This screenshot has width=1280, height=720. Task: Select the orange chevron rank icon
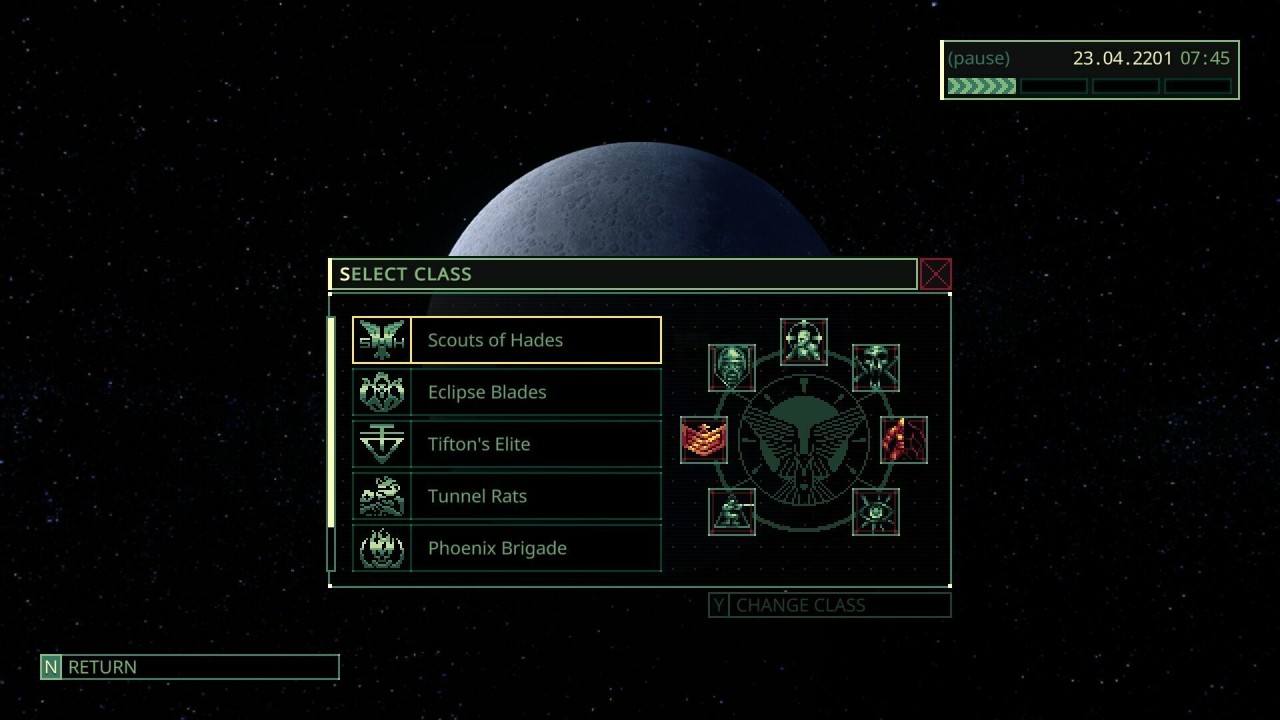click(x=704, y=440)
